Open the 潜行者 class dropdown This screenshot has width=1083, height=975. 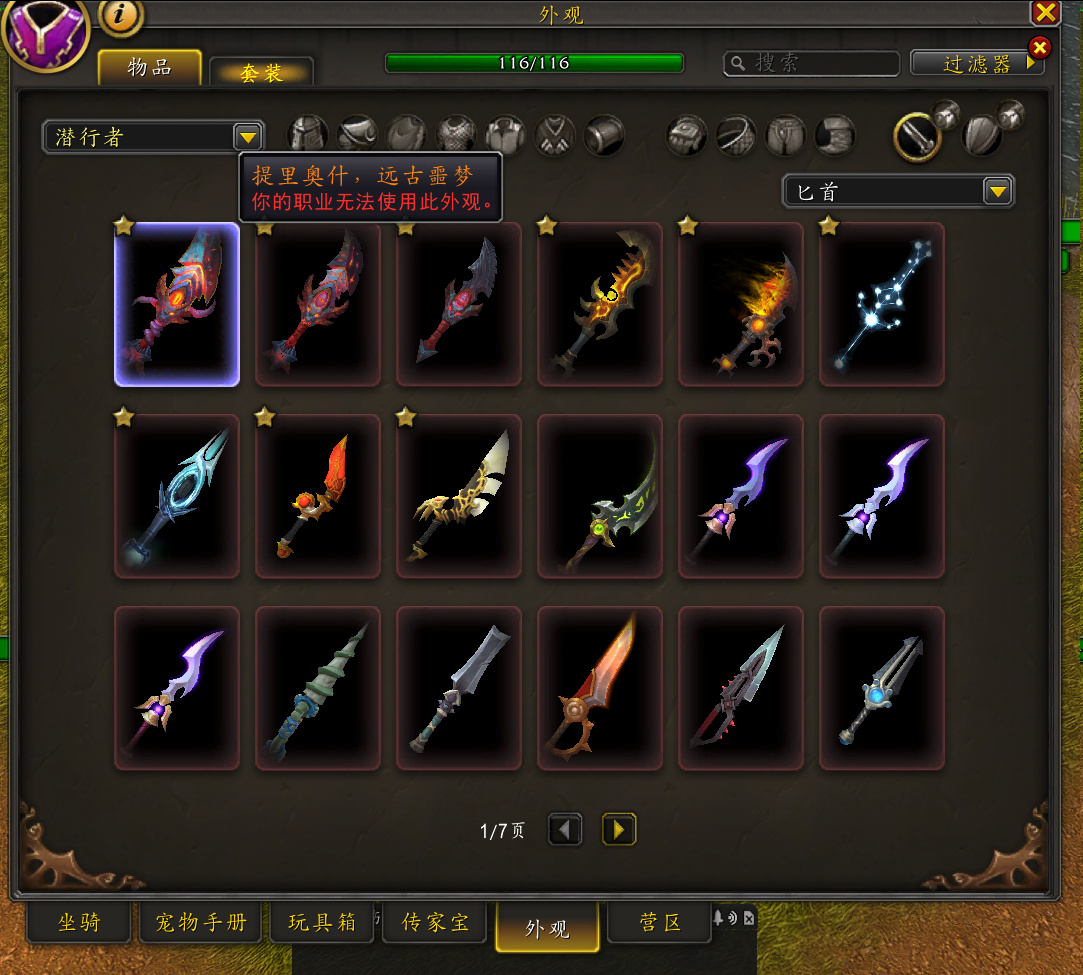247,137
